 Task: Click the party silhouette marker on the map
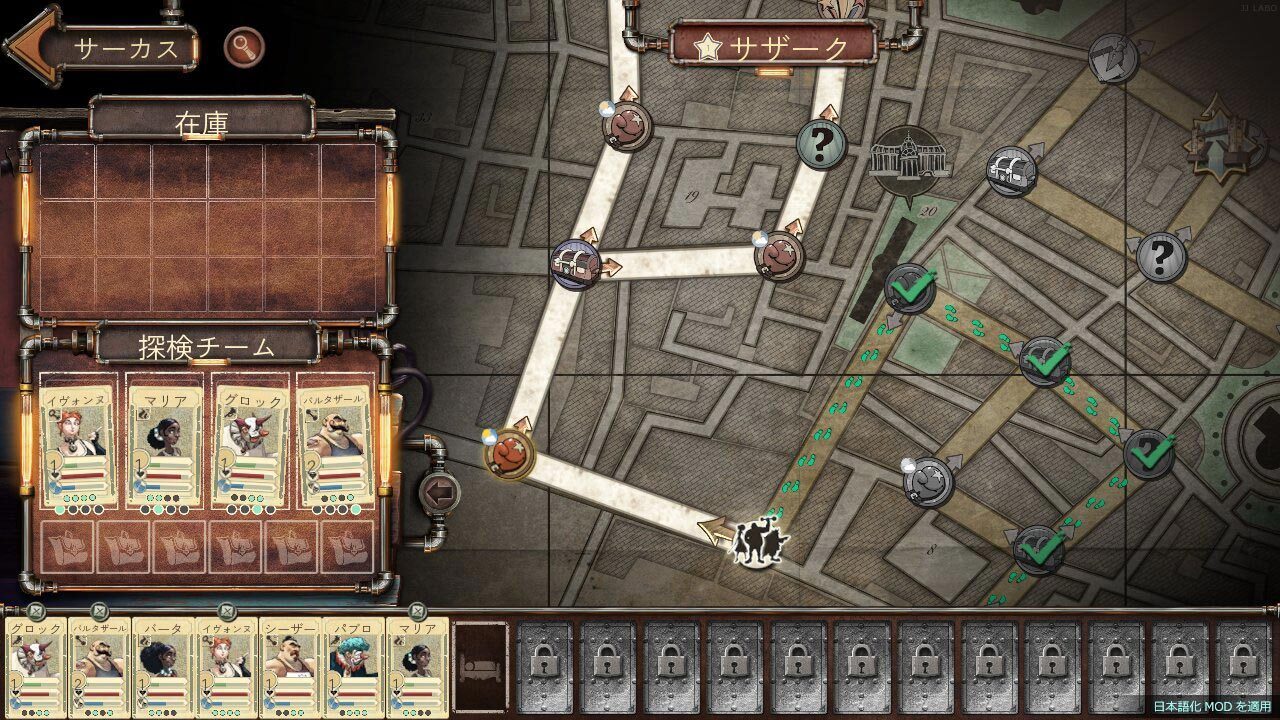(x=761, y=541)
